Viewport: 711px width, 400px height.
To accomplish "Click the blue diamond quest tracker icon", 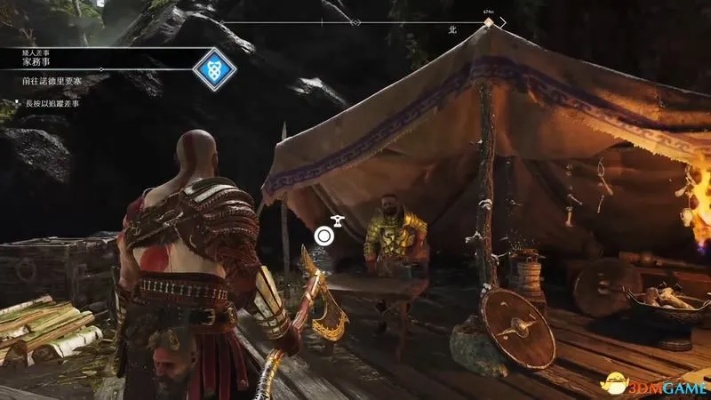I will click(x=214, y=70).
